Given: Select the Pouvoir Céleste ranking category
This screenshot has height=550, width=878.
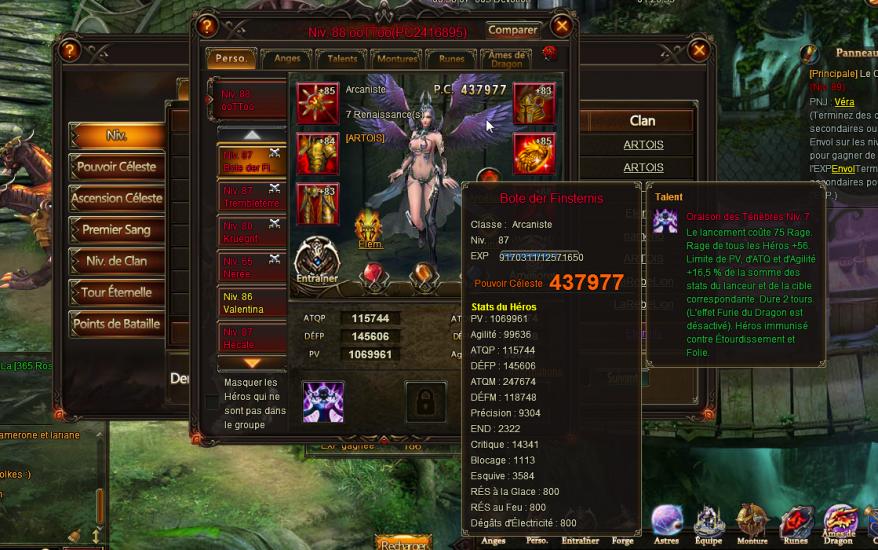Looking at the screenshot, I should (117, 167).
